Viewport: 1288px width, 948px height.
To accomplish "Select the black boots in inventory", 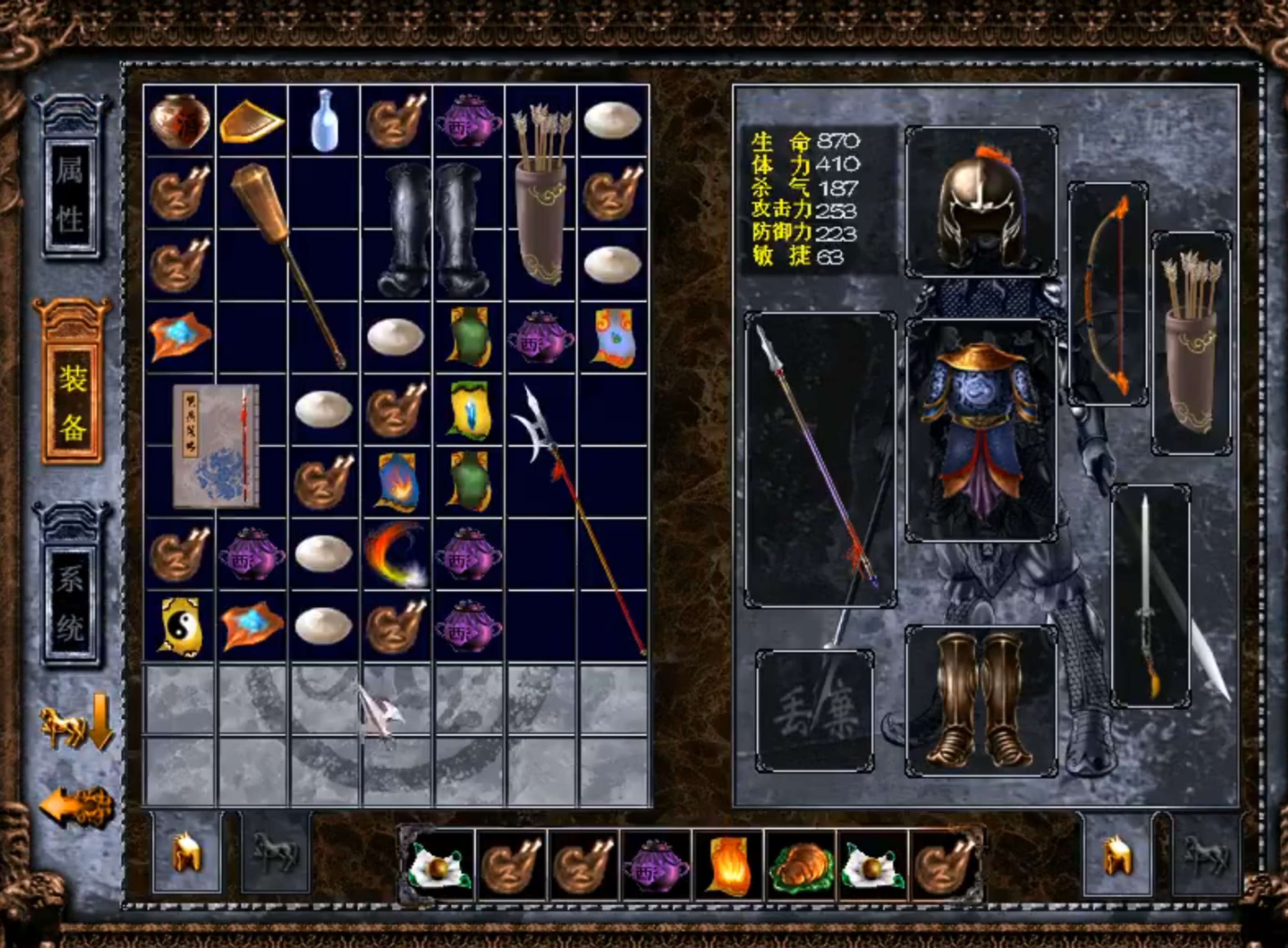I will 433,230.
